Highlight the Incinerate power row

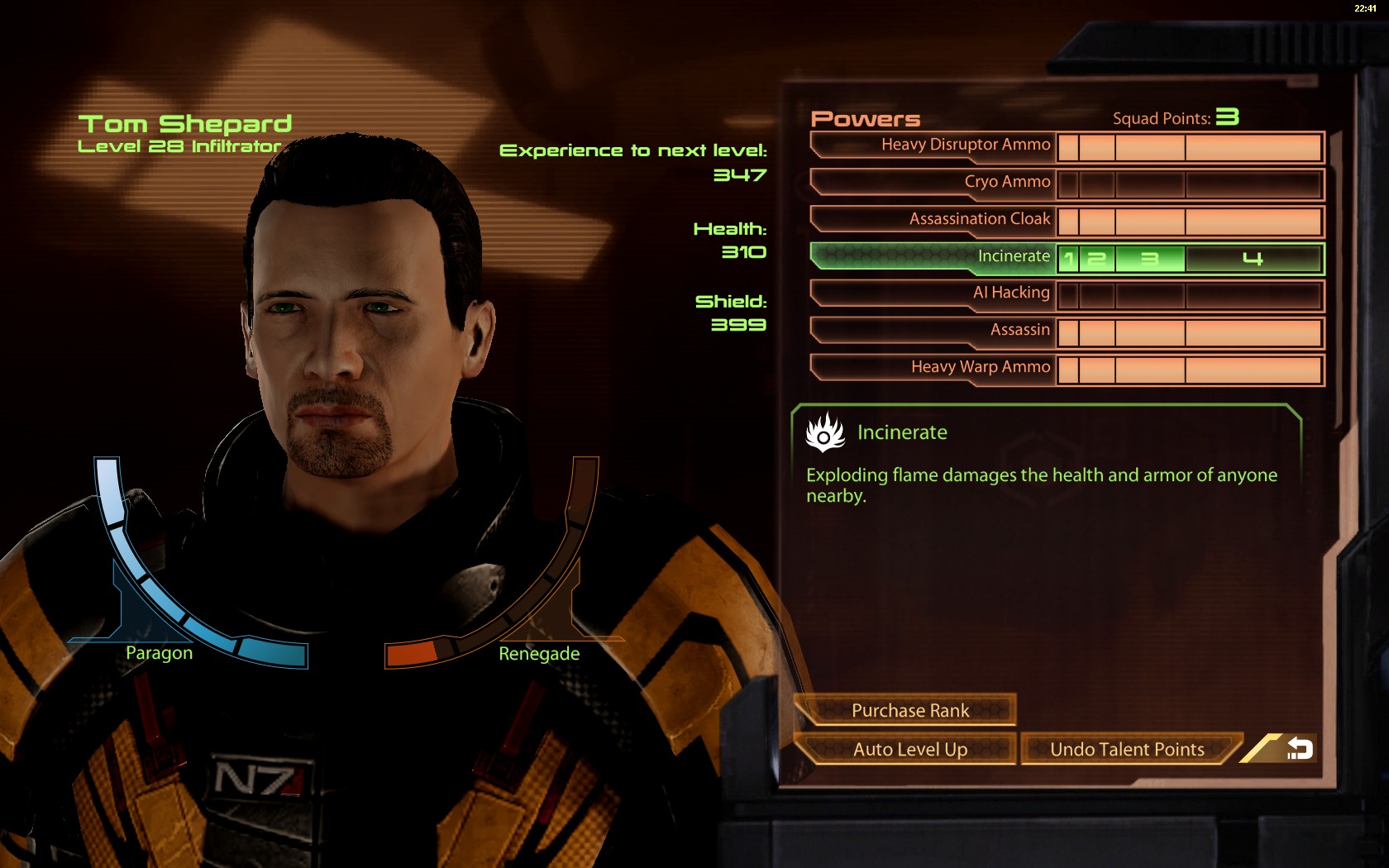[x=934, y=257]
